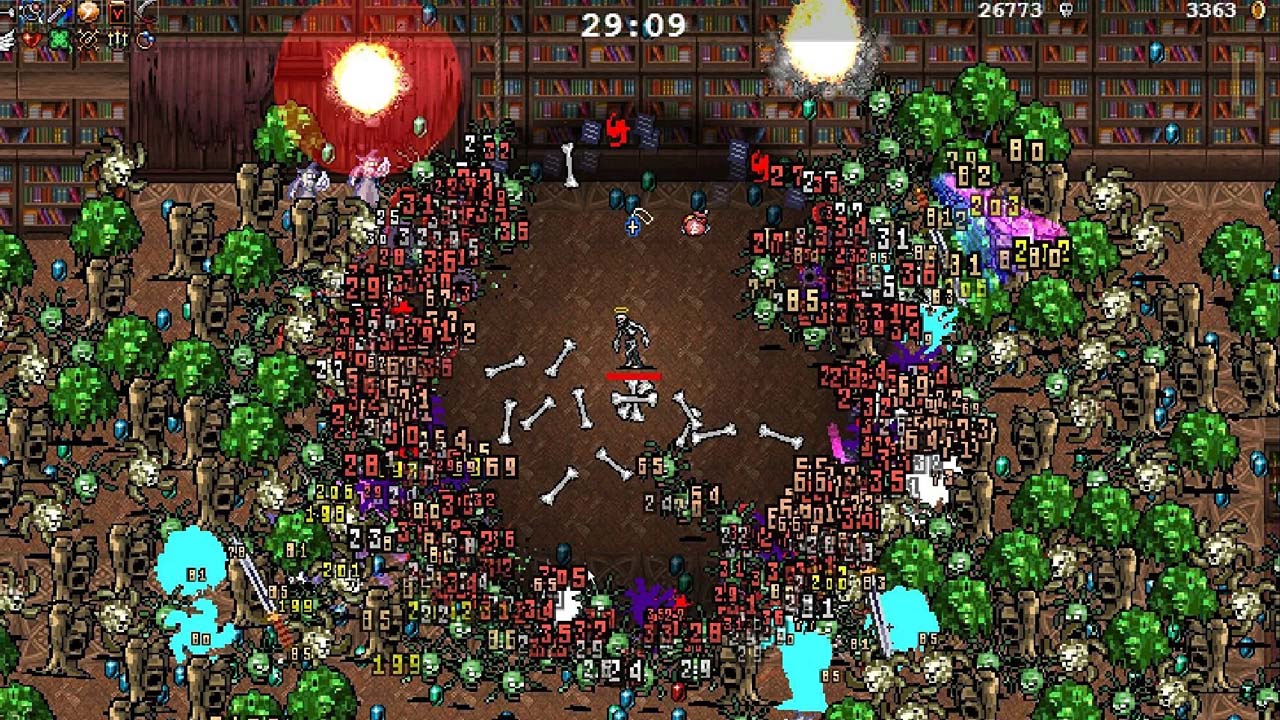The image size is (1280, 720).
Task: Click the green Clover passive icon
Action: pyautogui.click(x=61, y=40)
